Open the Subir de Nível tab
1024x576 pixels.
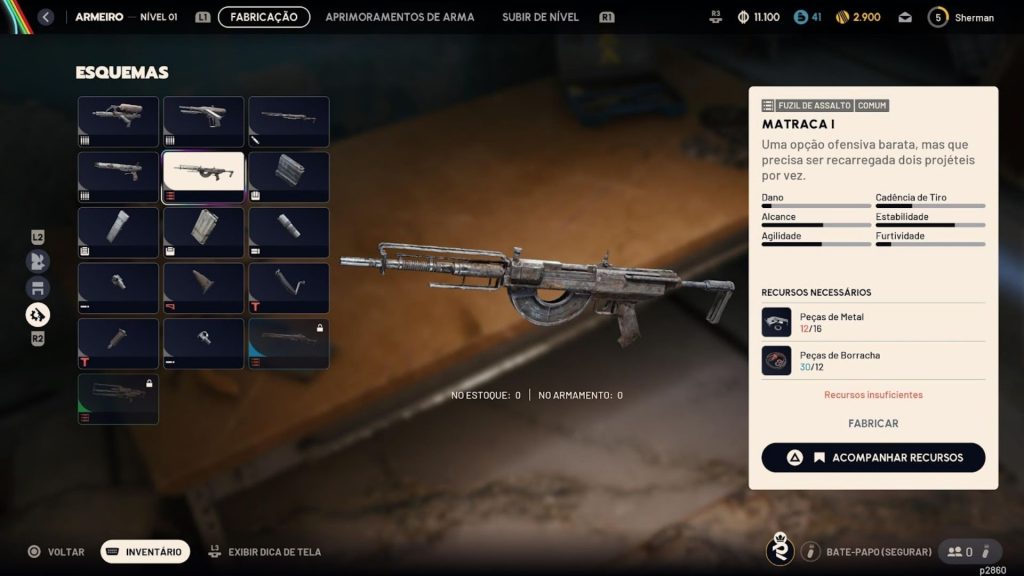541,17
